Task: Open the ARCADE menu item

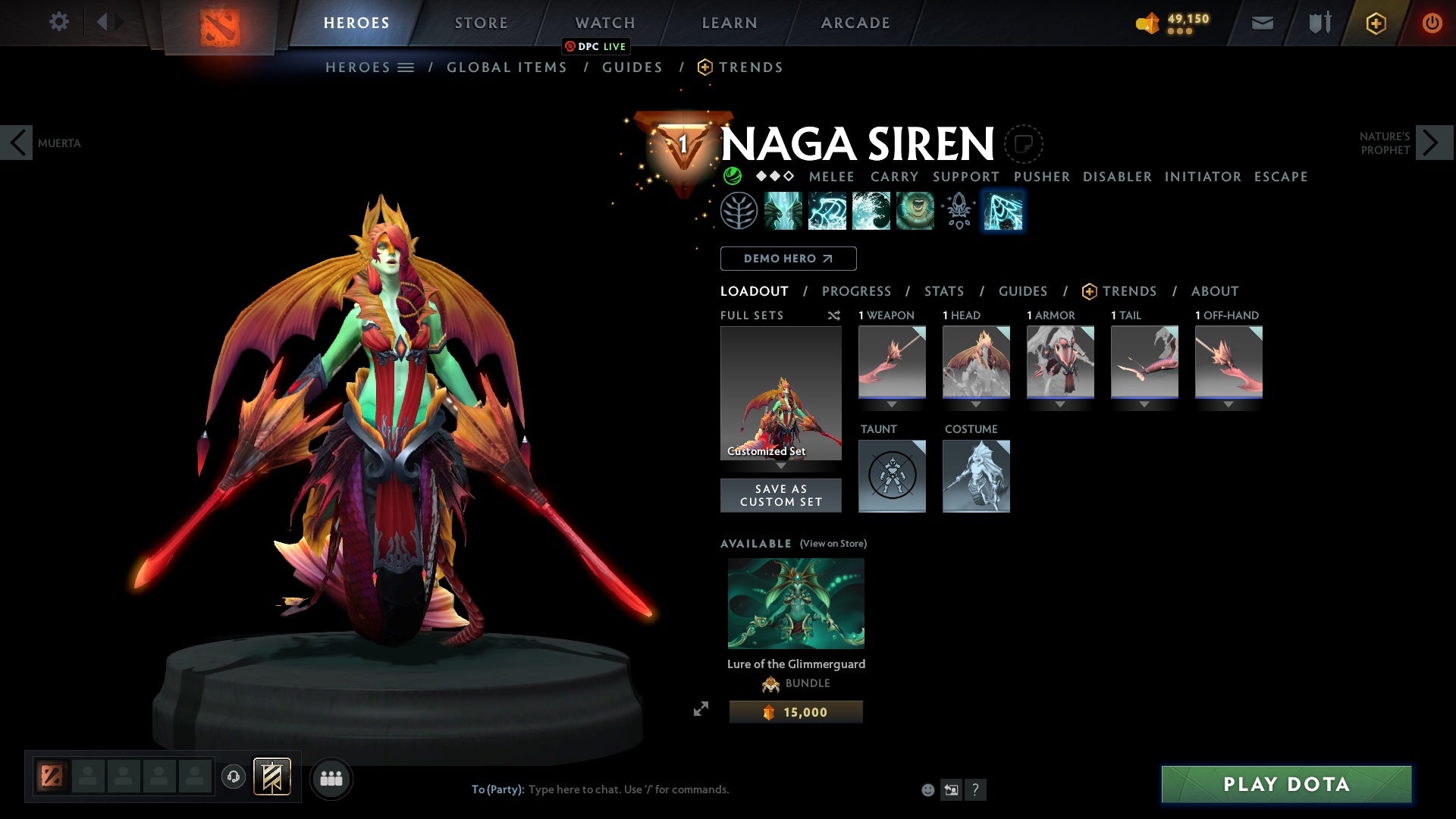Action: (855, 22)
